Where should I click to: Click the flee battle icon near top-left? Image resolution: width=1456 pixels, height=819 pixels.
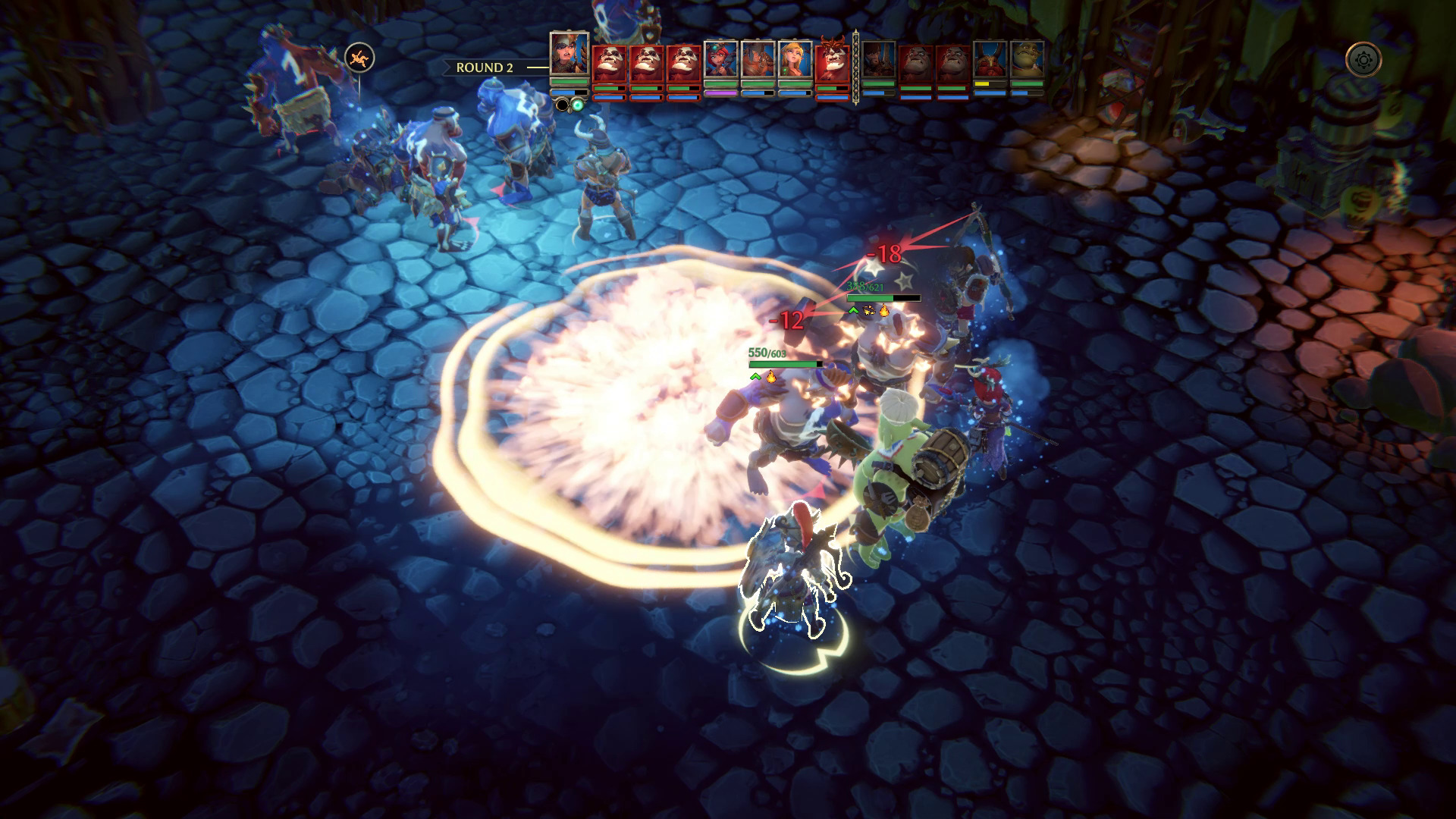(x=359, y=57)
